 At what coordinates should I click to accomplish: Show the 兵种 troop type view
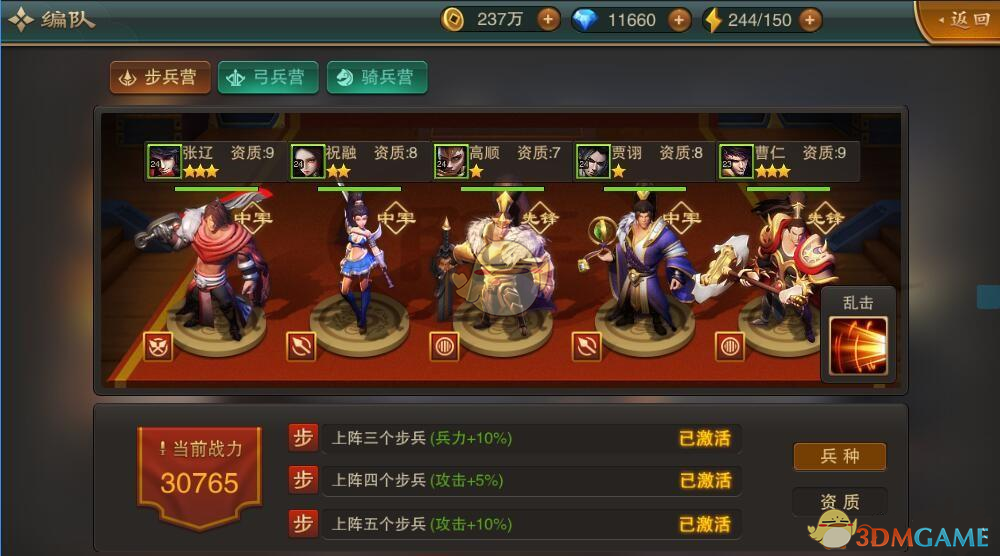point(840,457)
